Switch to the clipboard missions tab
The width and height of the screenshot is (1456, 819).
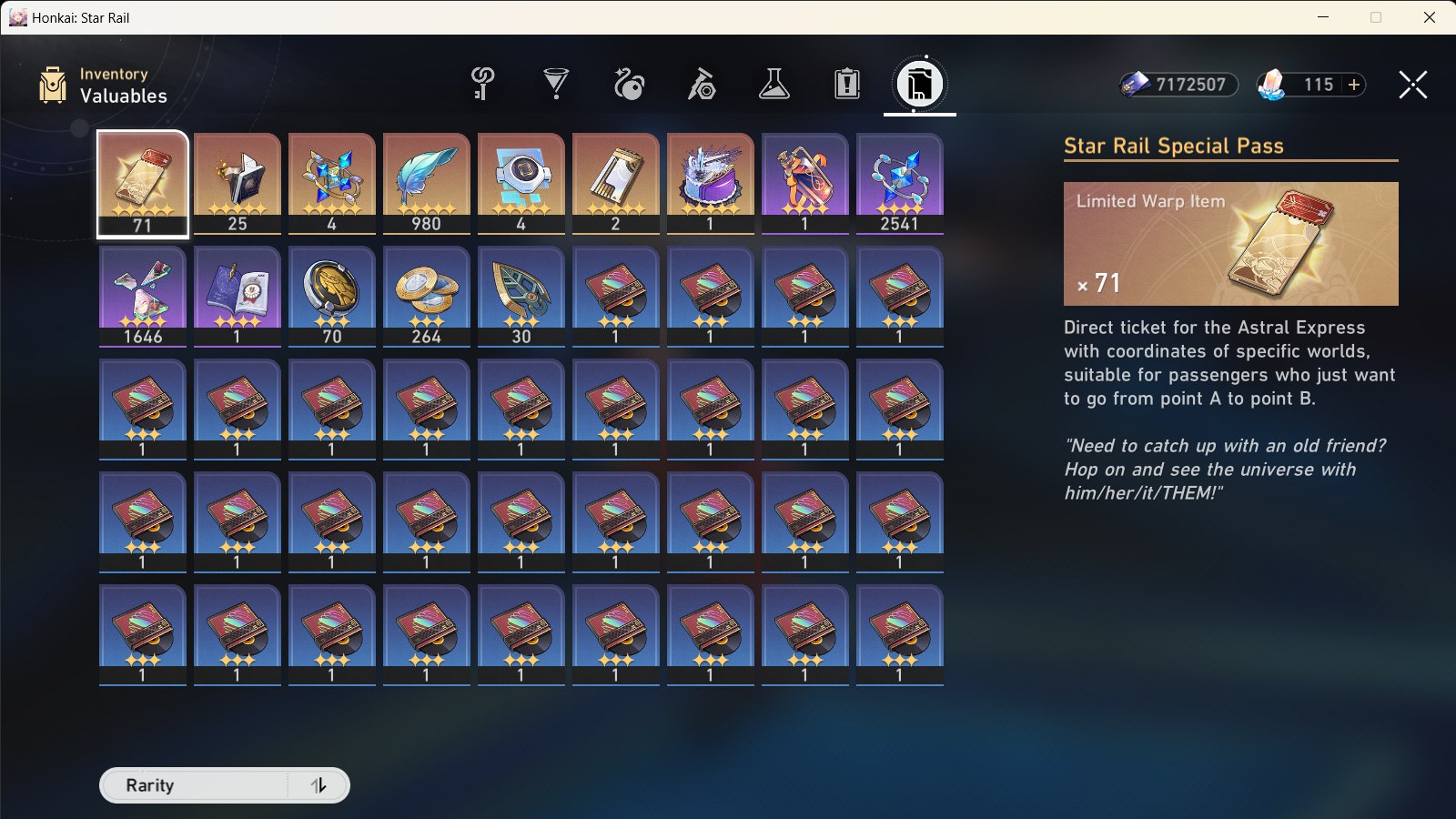click(846, 85)
